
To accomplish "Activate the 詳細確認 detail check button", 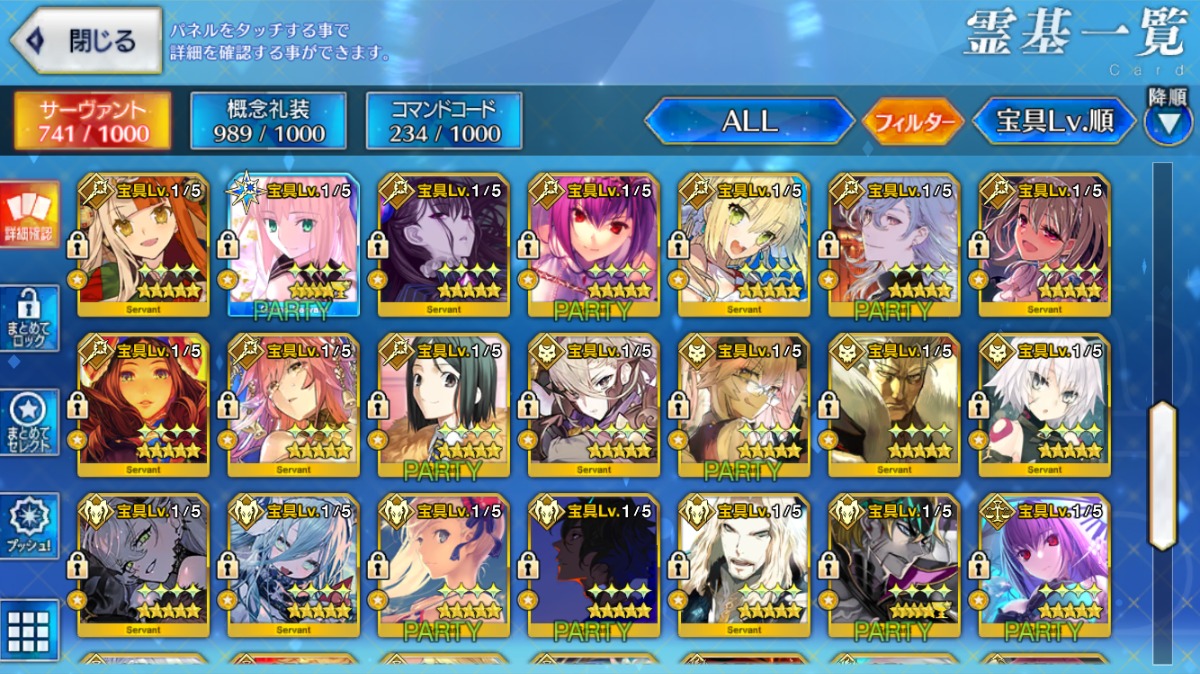I will point(29,215).
